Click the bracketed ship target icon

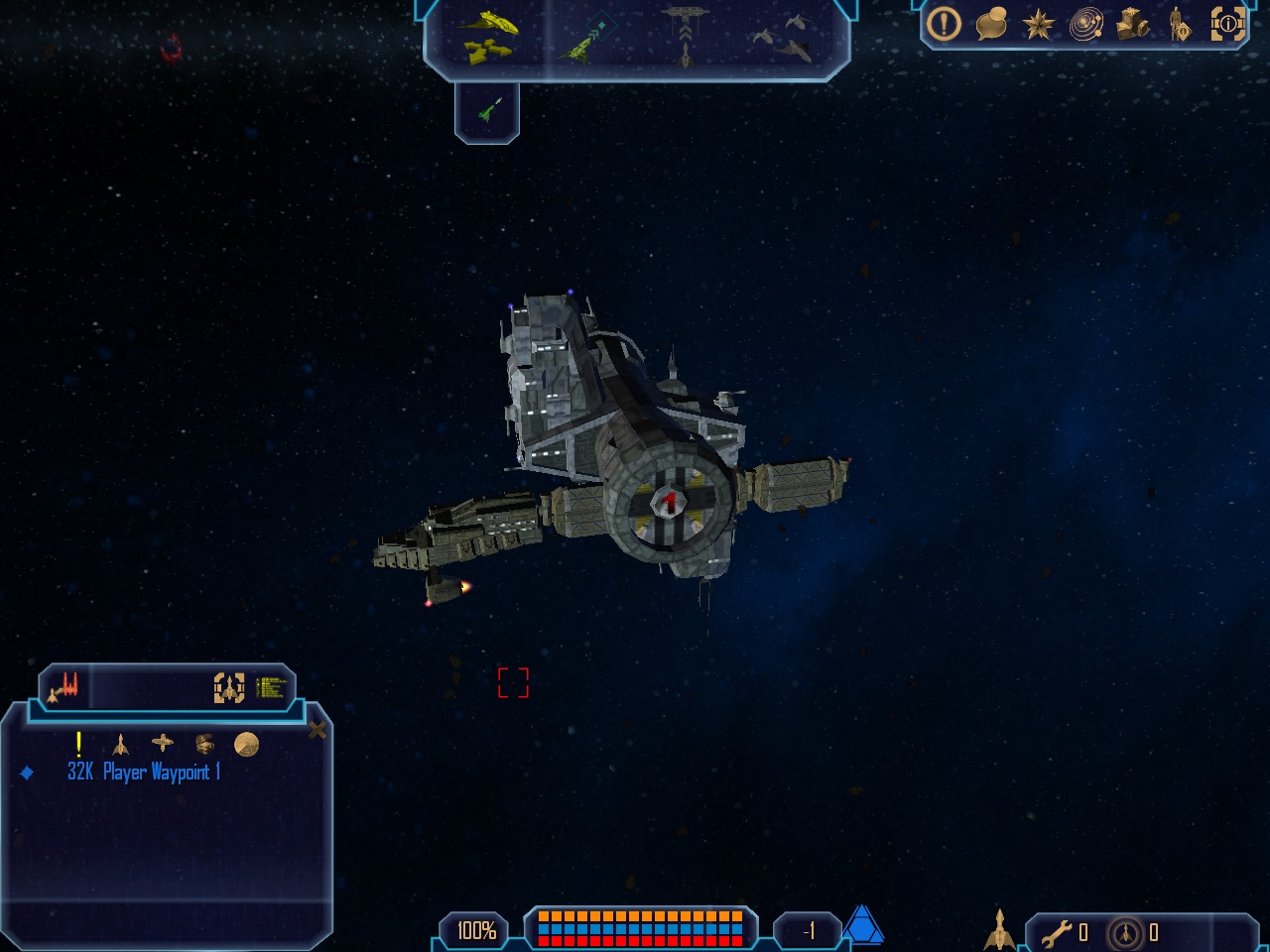coord(229,687)
